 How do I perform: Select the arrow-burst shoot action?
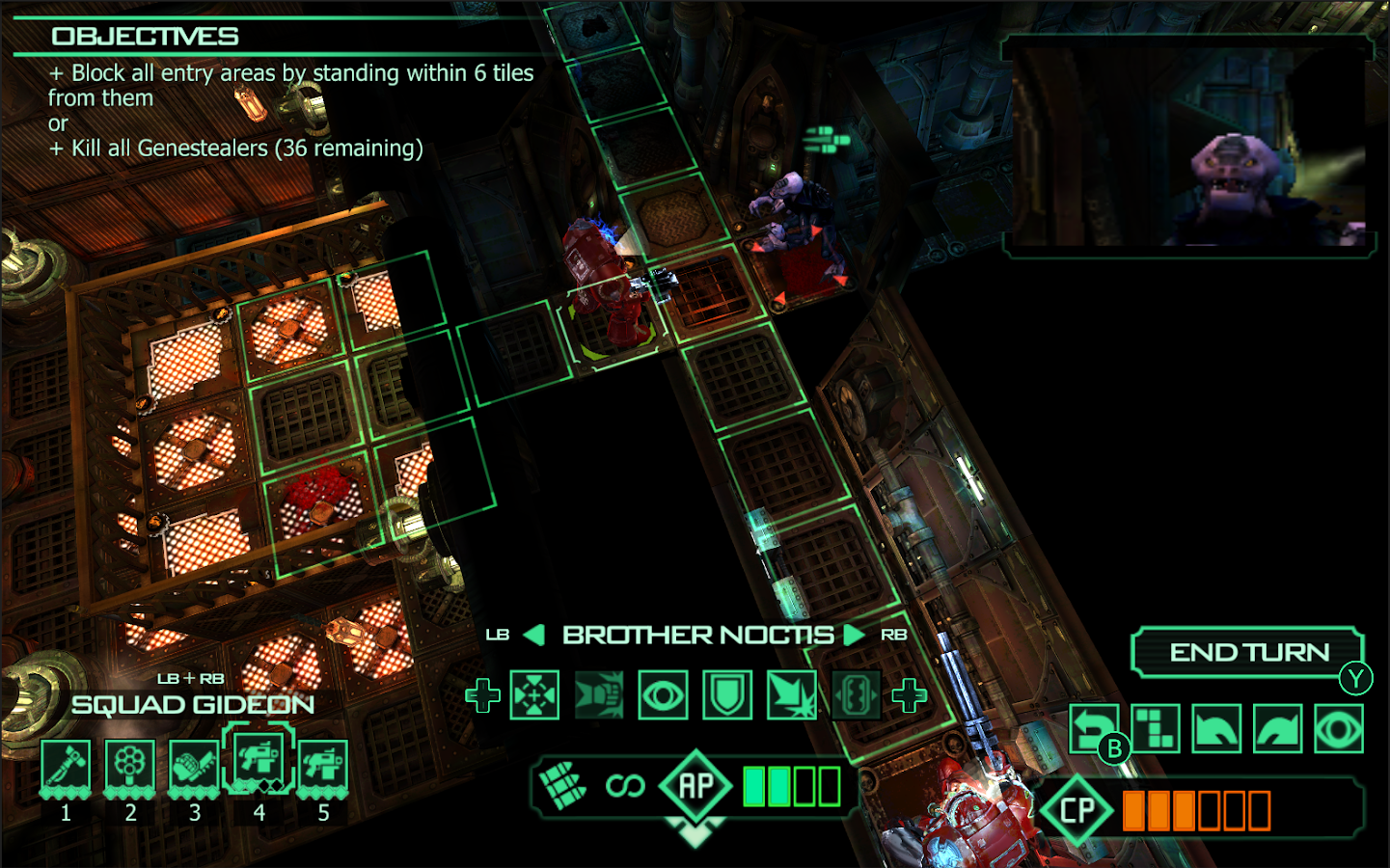click(792, 695)
